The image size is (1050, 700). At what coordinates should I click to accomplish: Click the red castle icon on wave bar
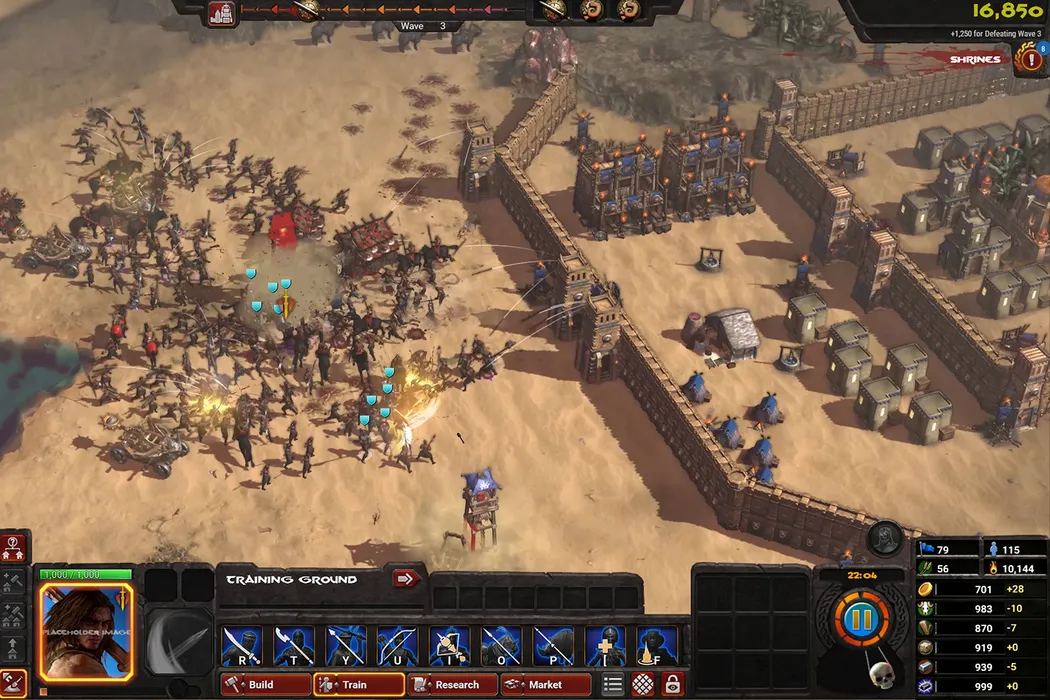[x=222, y=13]
